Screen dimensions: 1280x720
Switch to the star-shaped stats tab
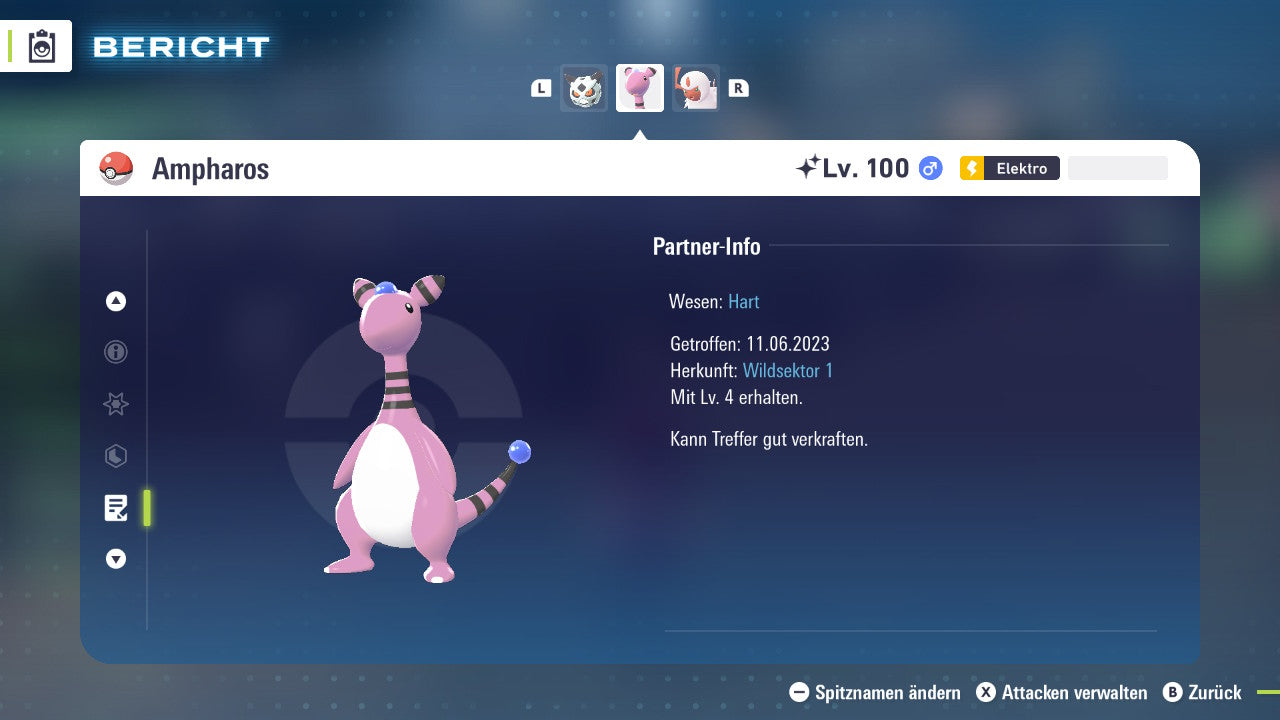[116, 404]
